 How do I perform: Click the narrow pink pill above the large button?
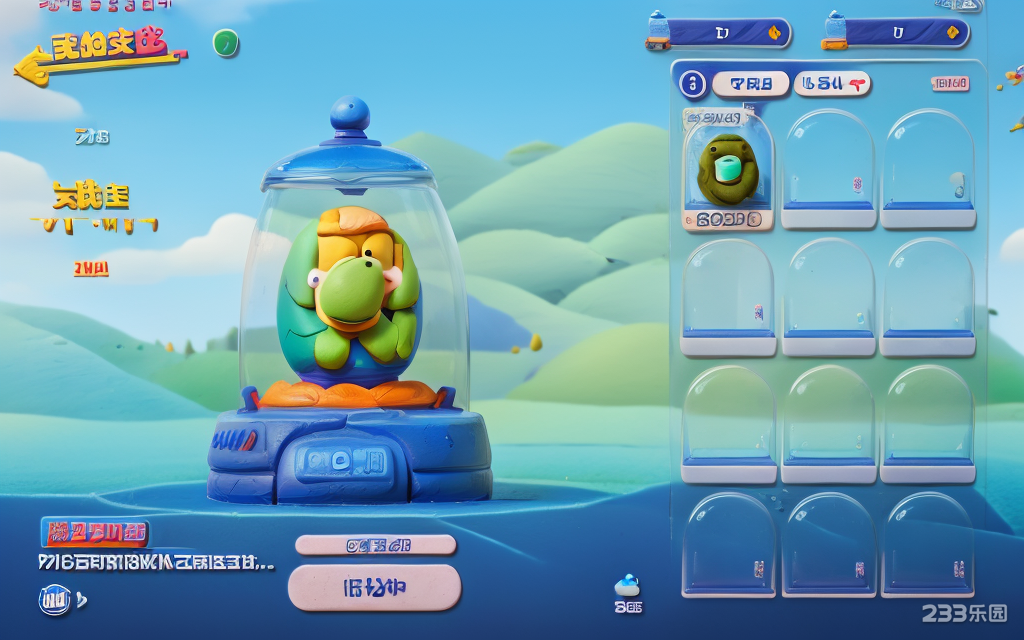point(375,545)
